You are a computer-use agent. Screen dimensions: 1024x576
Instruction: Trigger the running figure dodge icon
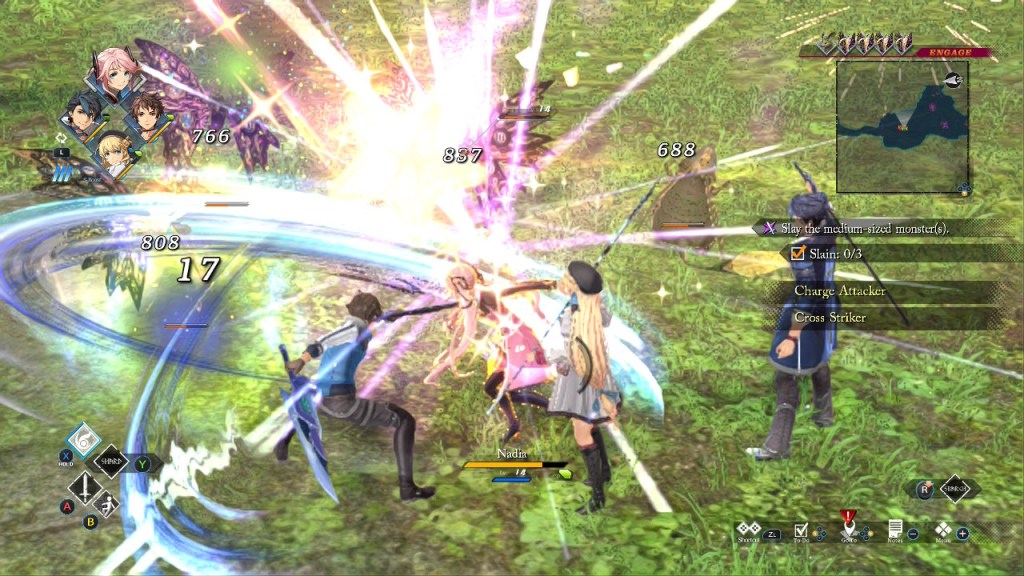(107, 506)
